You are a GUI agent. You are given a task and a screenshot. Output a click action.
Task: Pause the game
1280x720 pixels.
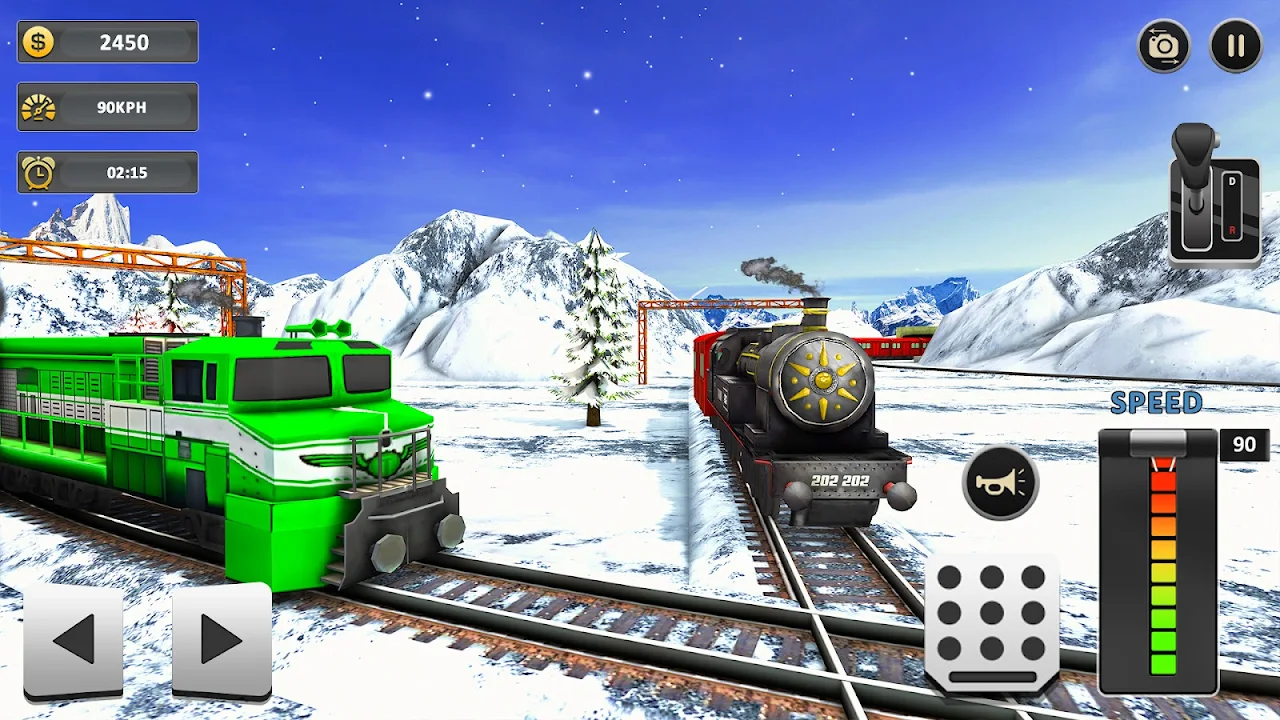click(1235, 46)
